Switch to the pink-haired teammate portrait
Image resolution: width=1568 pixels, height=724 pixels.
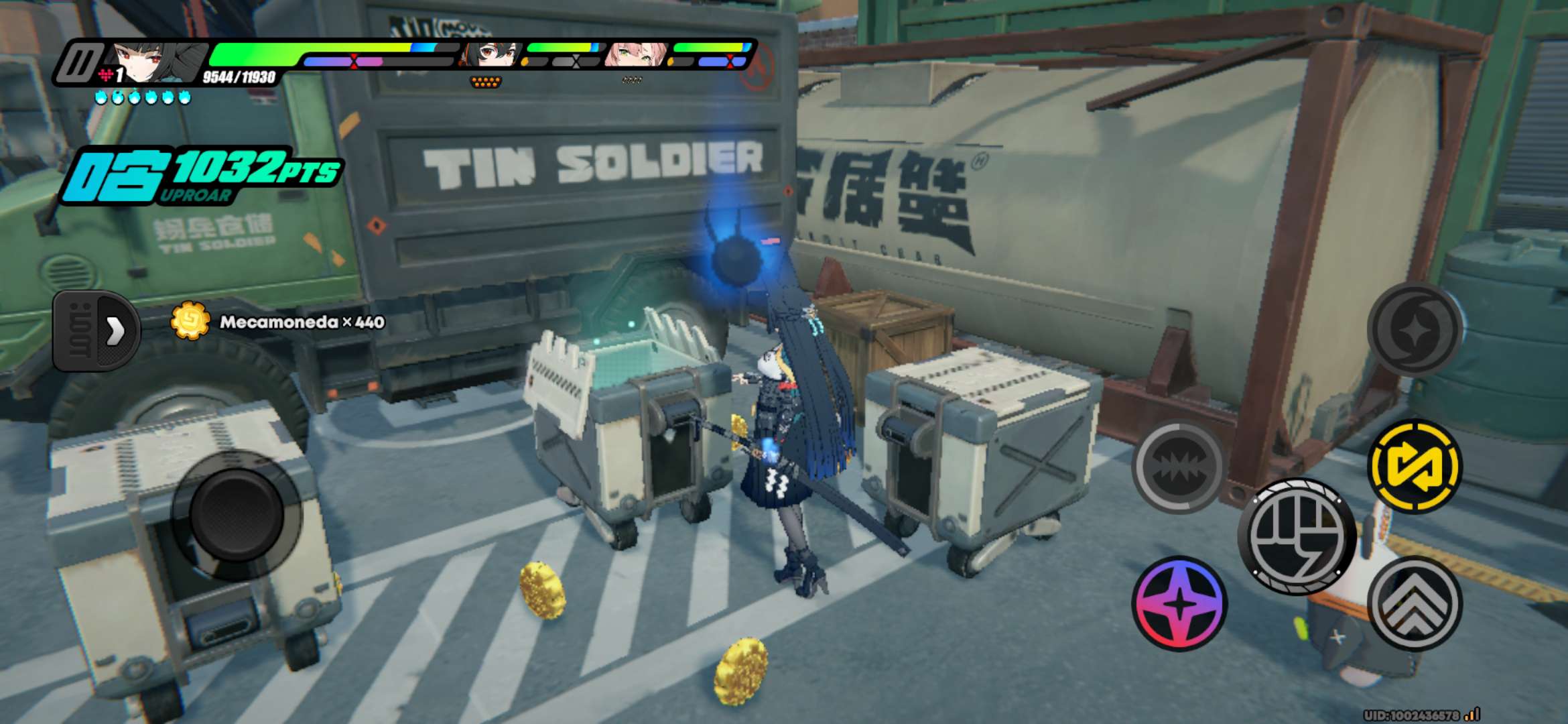tap(635, 55)
